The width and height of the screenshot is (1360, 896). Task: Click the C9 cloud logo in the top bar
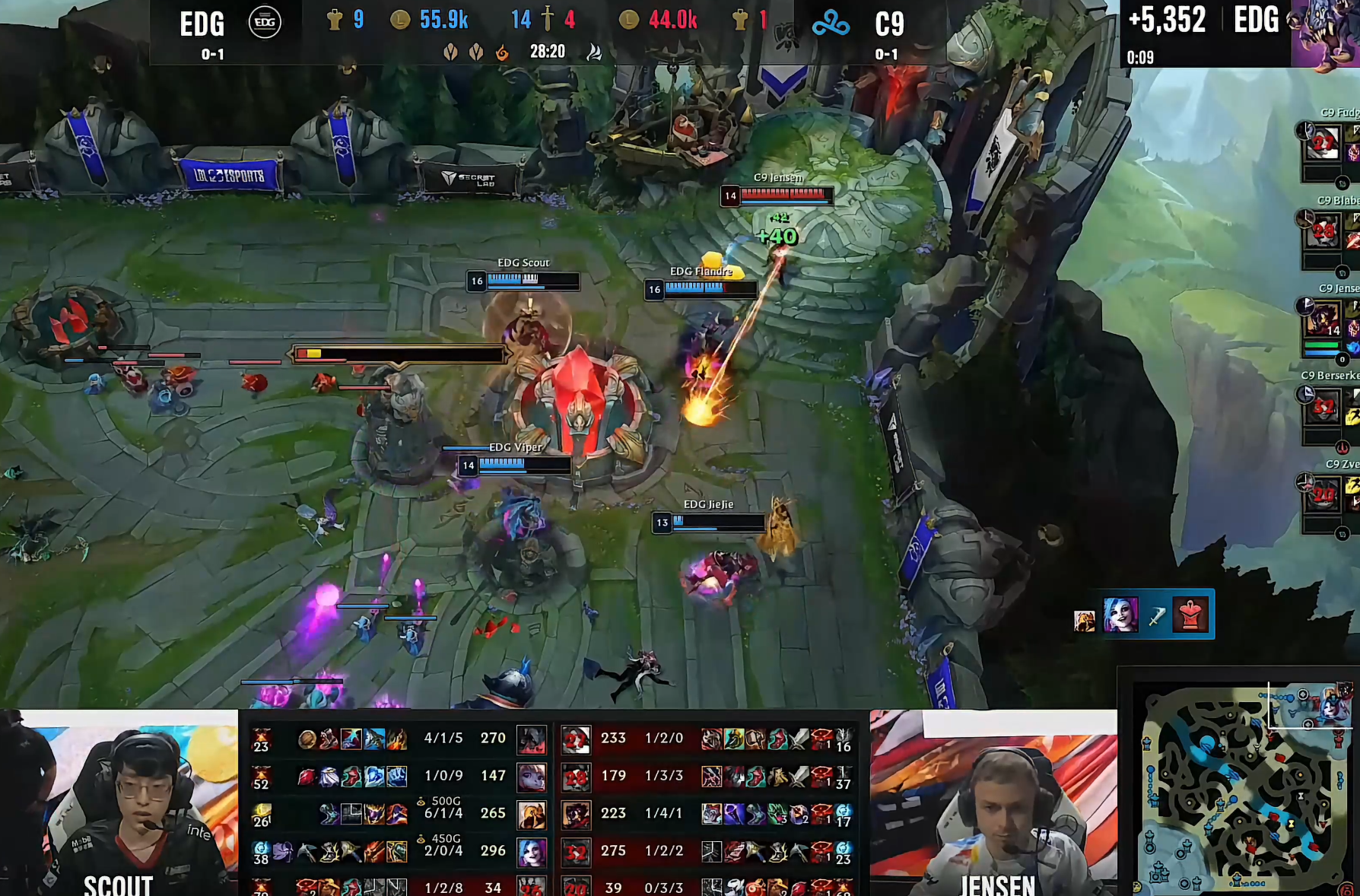[830, 24]
